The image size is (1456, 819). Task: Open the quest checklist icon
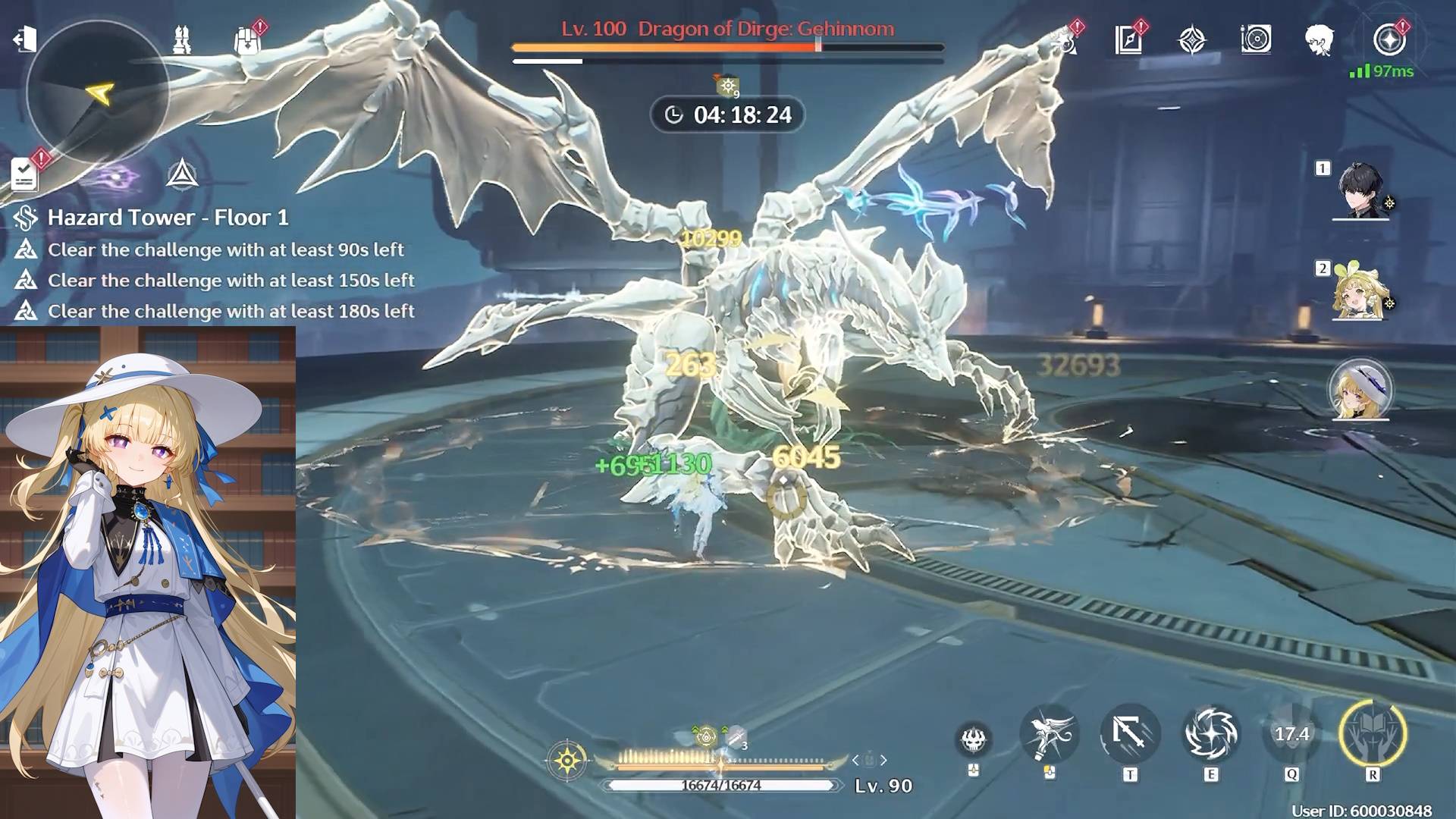[x=24, y=174]
